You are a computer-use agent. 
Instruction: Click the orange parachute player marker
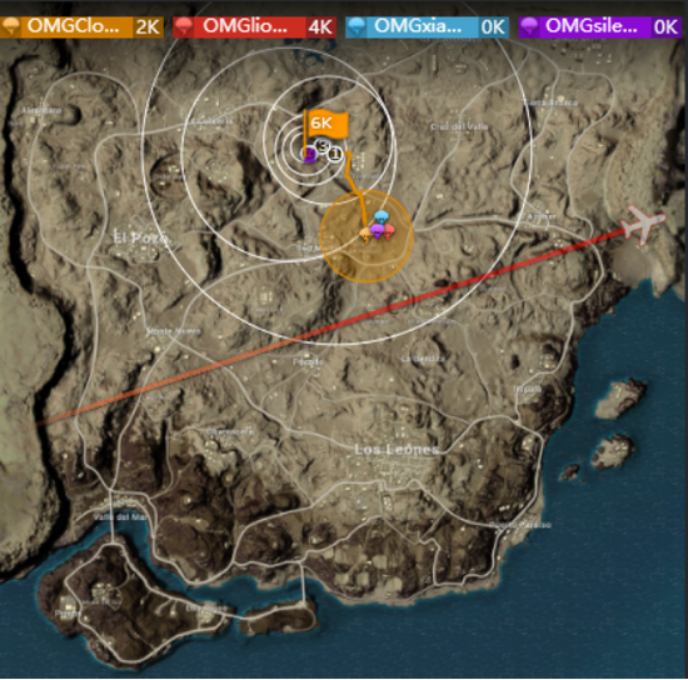click(x=365, y=234)
